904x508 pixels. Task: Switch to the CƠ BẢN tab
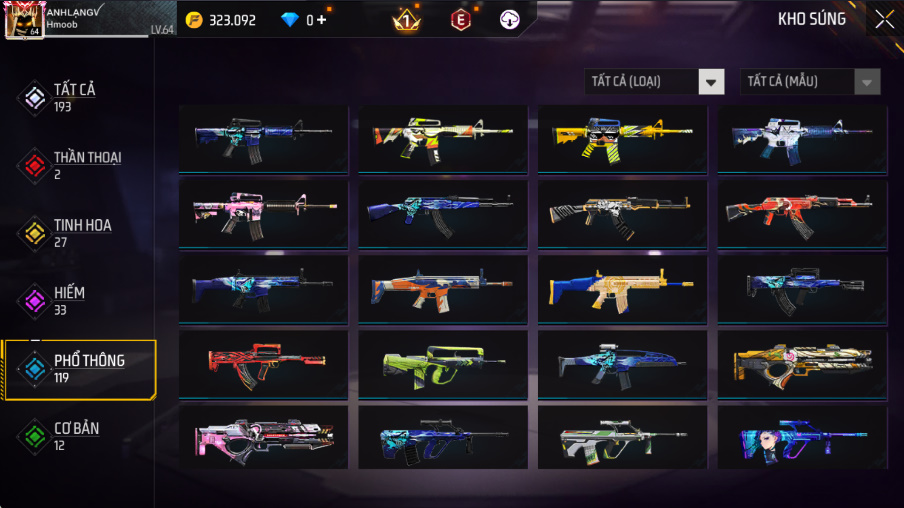click(78, 436)
